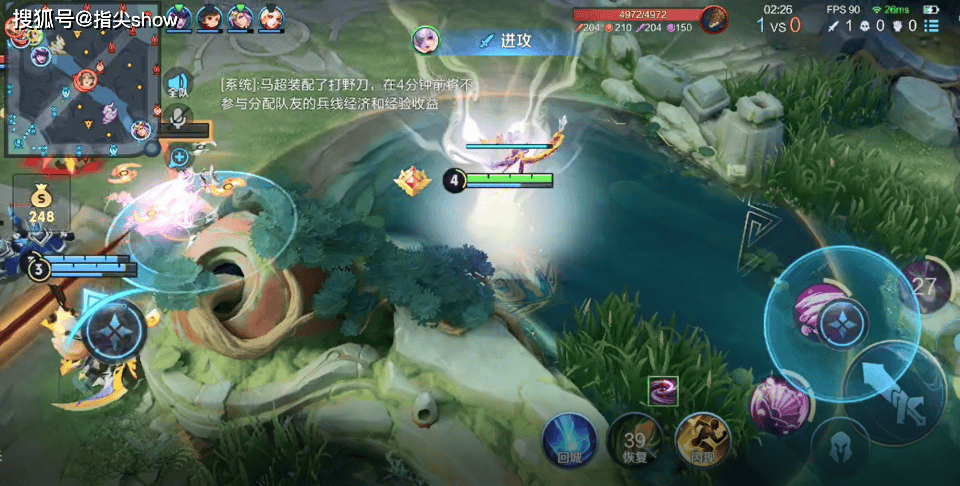Click the white-haired hero portrait beside 进攻
Image resolution: width=960 pixels, height=486 pixels.
click(426, 40)
